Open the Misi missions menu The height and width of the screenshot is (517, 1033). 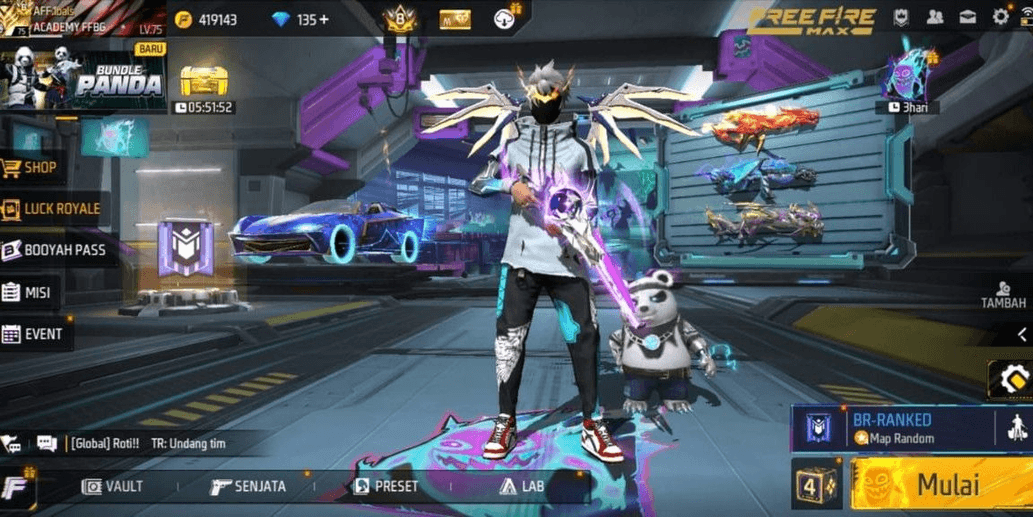[28, 293]
